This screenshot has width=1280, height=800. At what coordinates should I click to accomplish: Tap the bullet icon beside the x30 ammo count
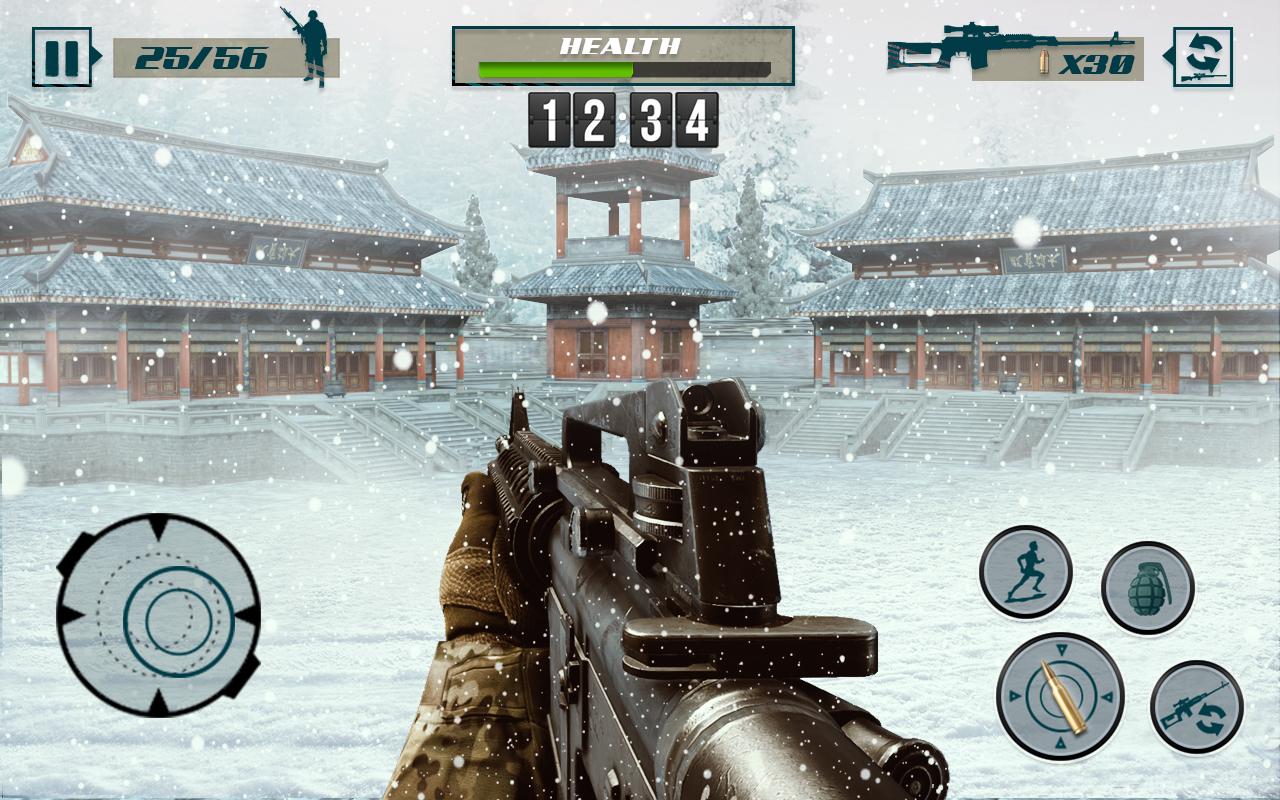pyautogui.click(x=1045, y=62)
